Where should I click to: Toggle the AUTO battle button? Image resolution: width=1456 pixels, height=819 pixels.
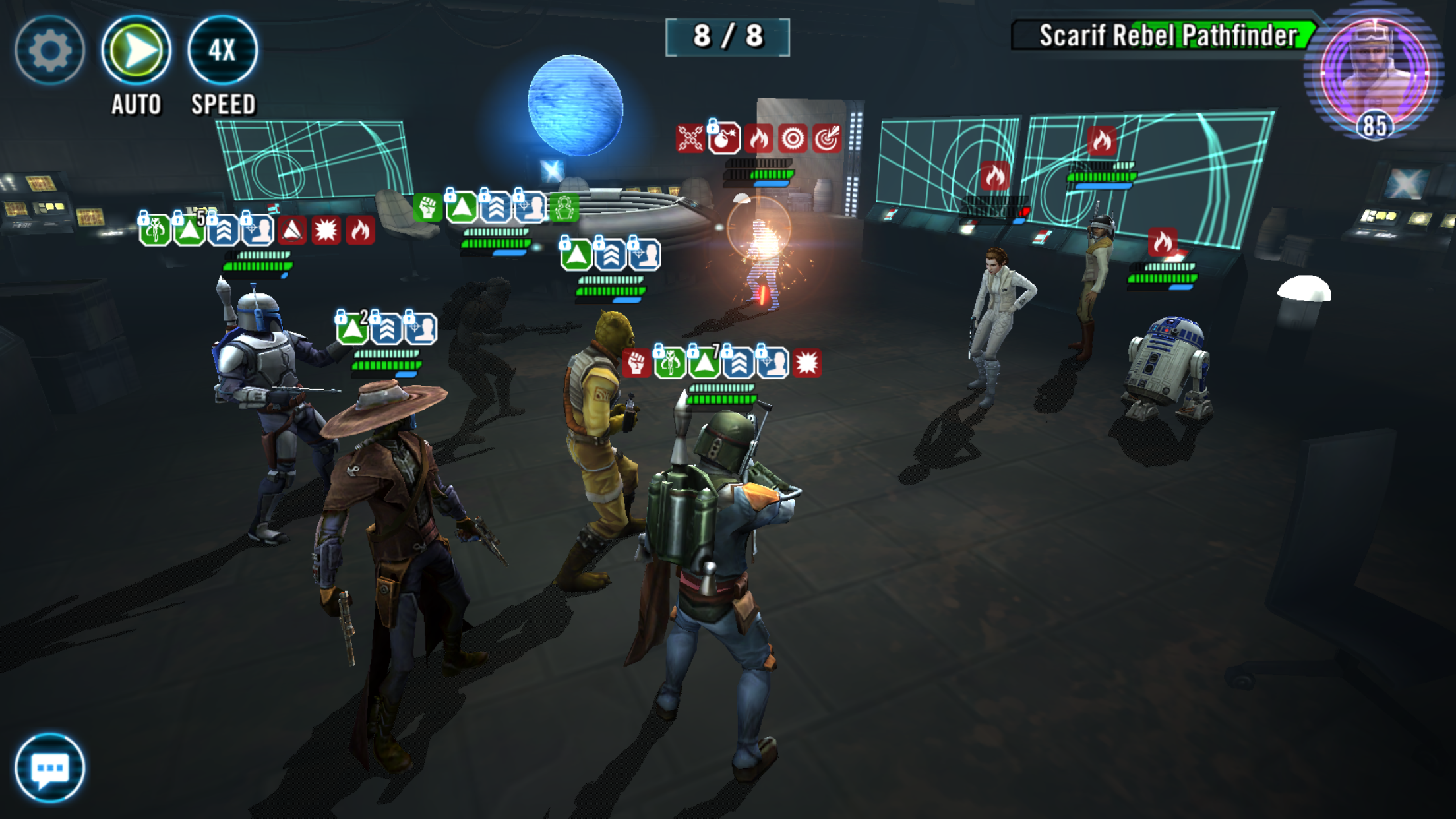(136, 50)
